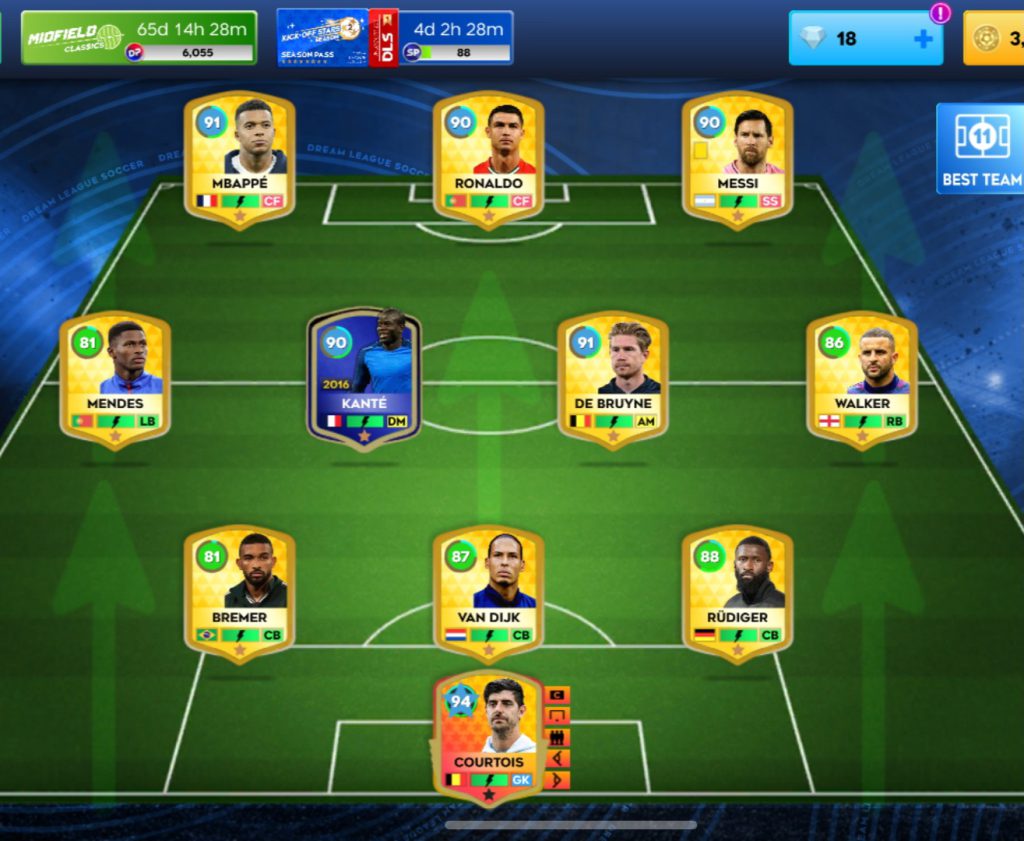Select the Mendes left back card
The width and height of the screenshot is (1024, 841).
tap(115, 380)
